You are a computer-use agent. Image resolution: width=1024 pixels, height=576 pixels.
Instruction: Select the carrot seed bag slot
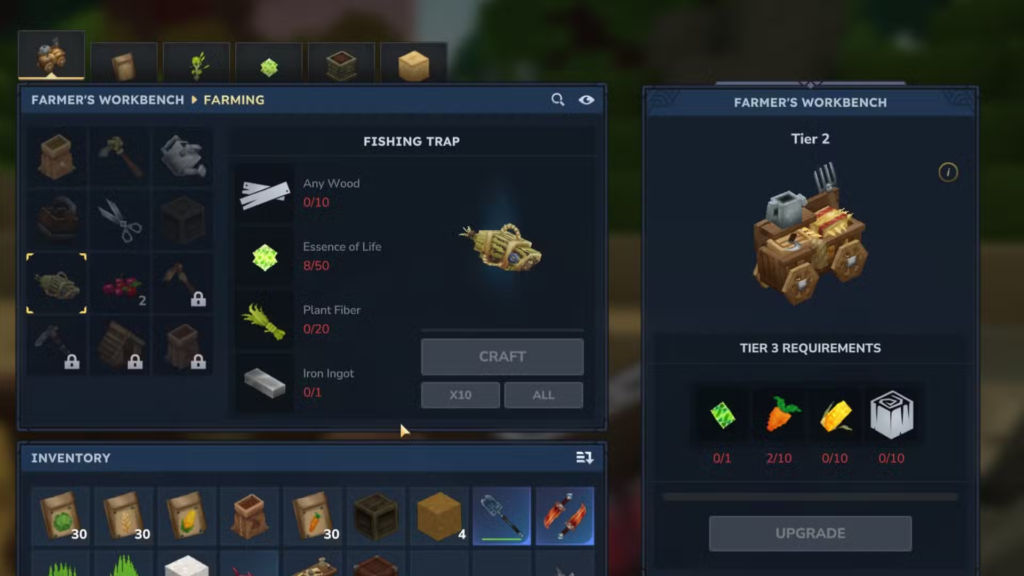pos(312,515)
